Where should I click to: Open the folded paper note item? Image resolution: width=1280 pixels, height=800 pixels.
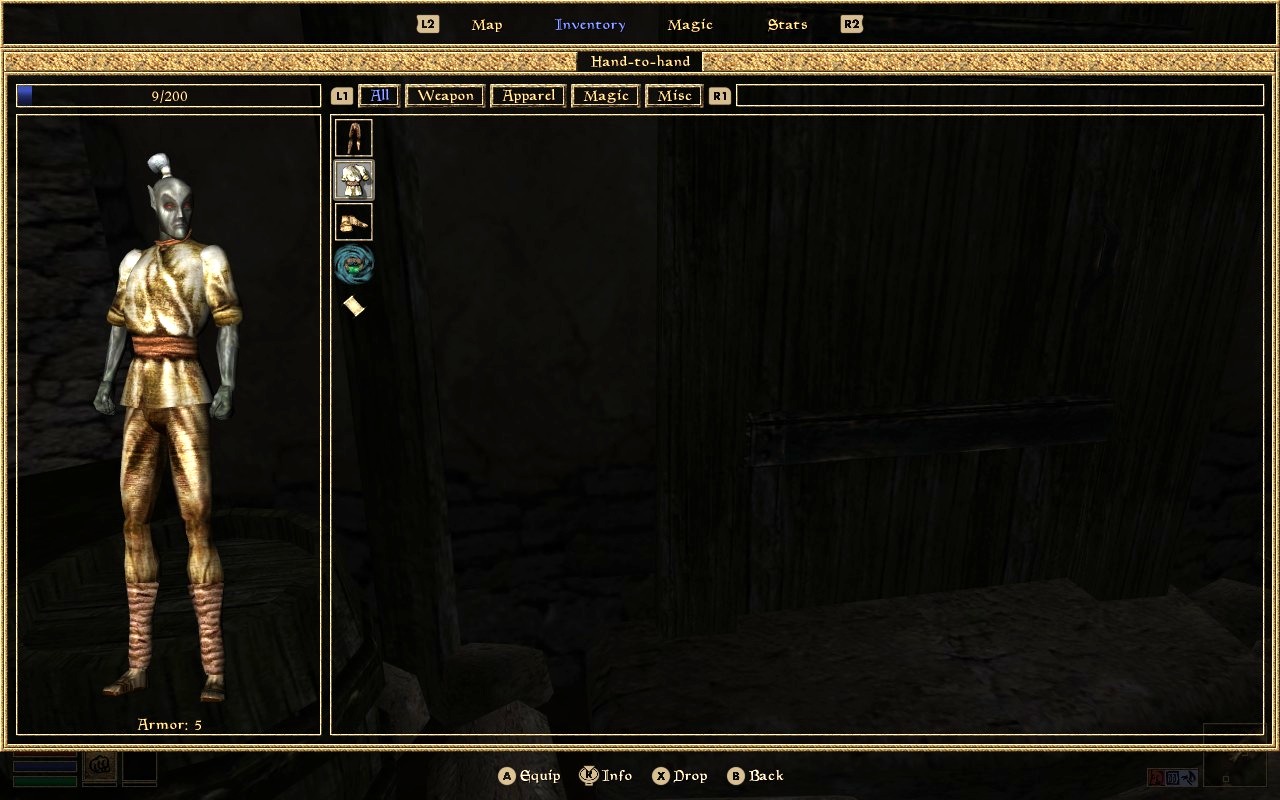[354, 306]
